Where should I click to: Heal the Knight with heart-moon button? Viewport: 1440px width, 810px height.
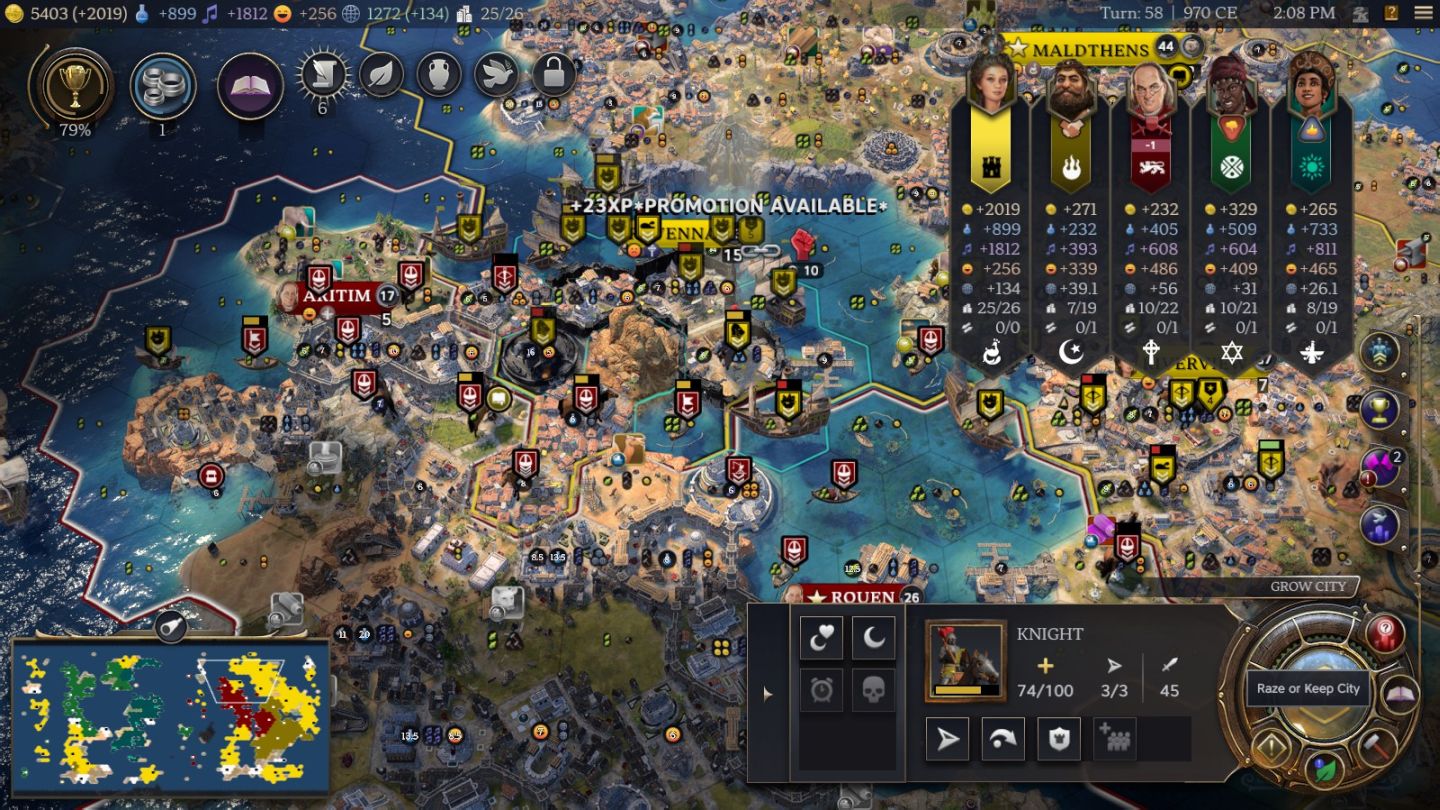click(821, 639)
